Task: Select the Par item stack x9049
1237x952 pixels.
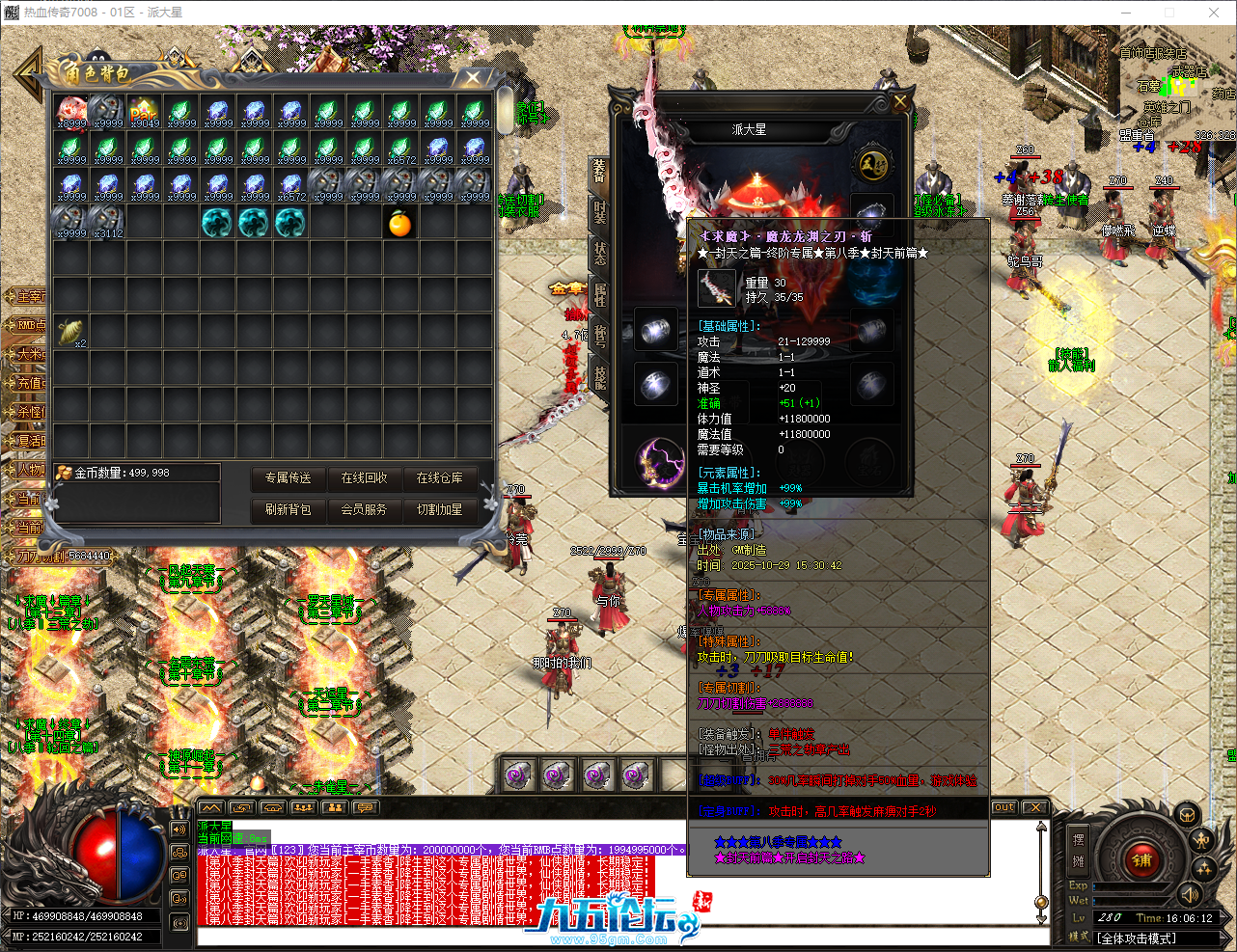Action: pos(144,113)
